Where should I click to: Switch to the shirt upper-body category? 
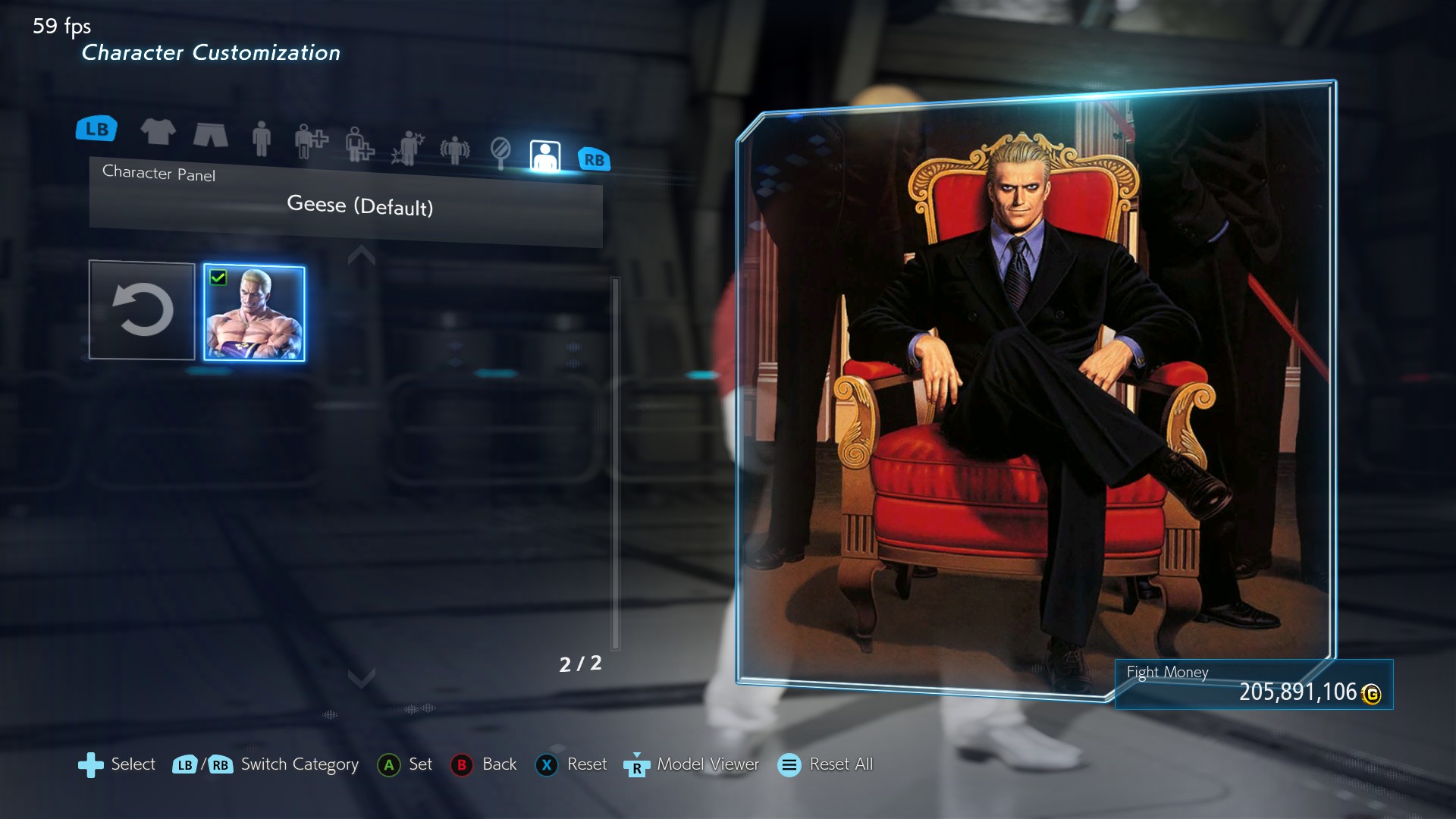tap(158, 132)
